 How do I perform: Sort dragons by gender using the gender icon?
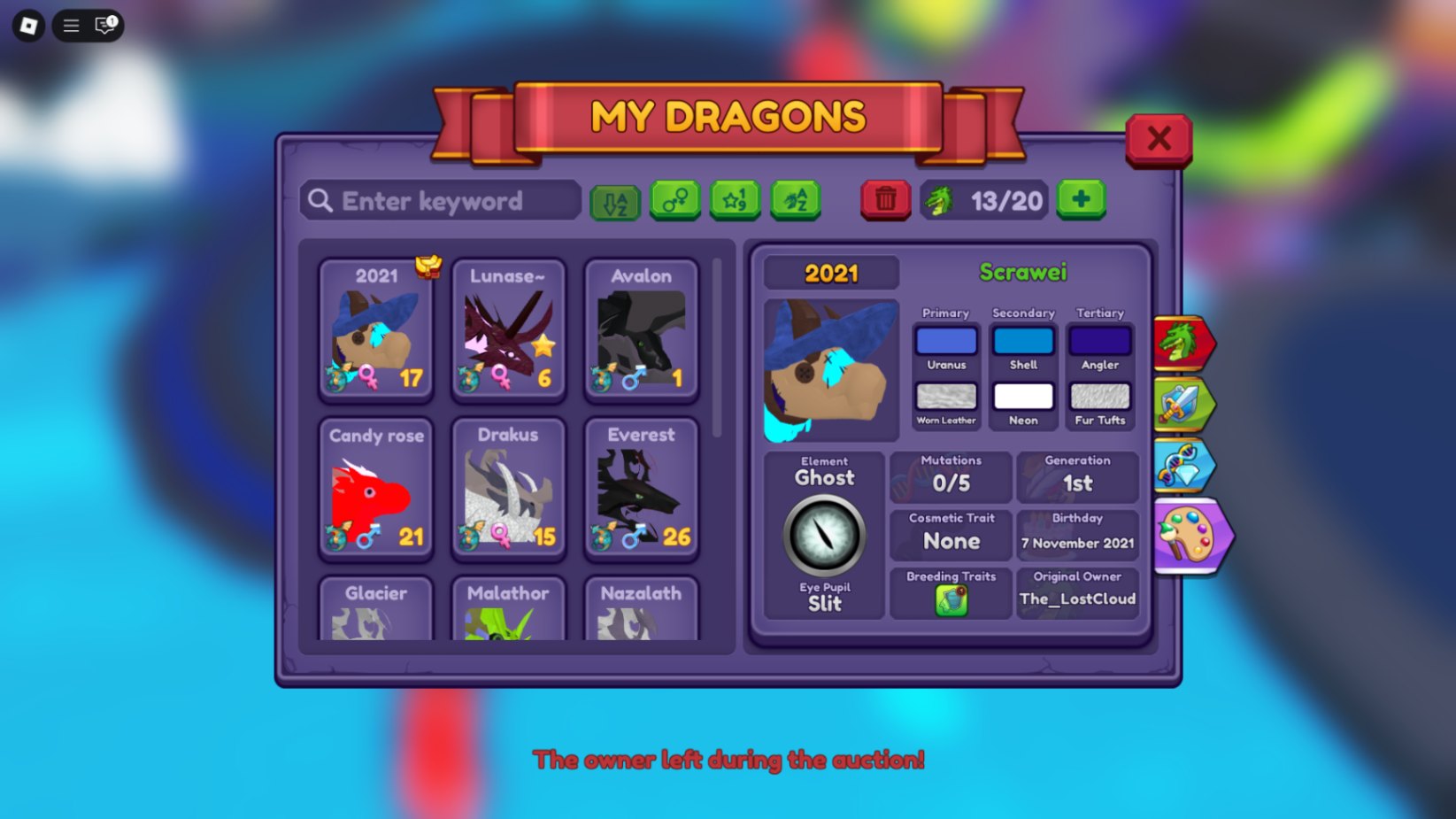pos(675,200)
